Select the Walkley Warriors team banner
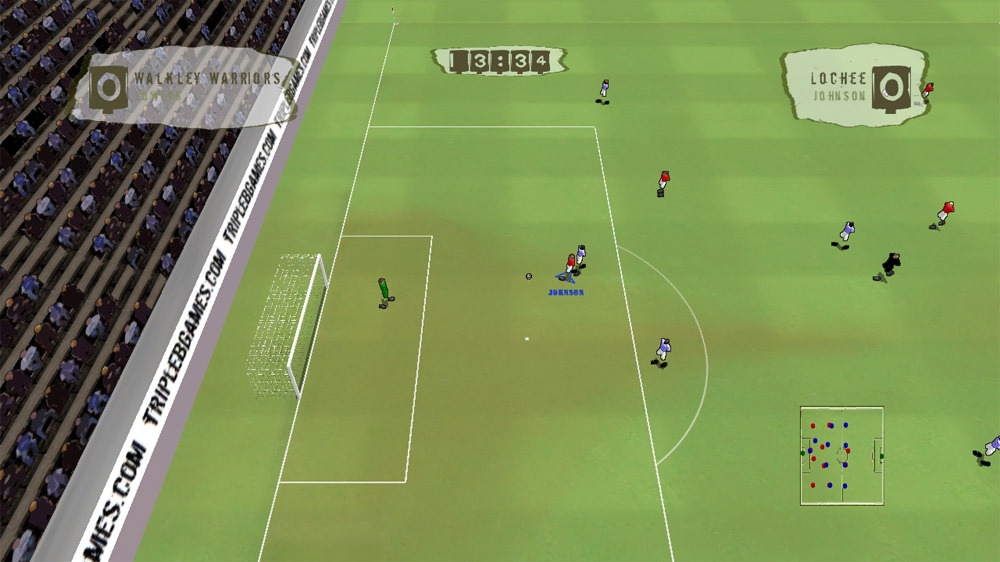Viewport: 1000px width, 562px height. click(185, 88)
